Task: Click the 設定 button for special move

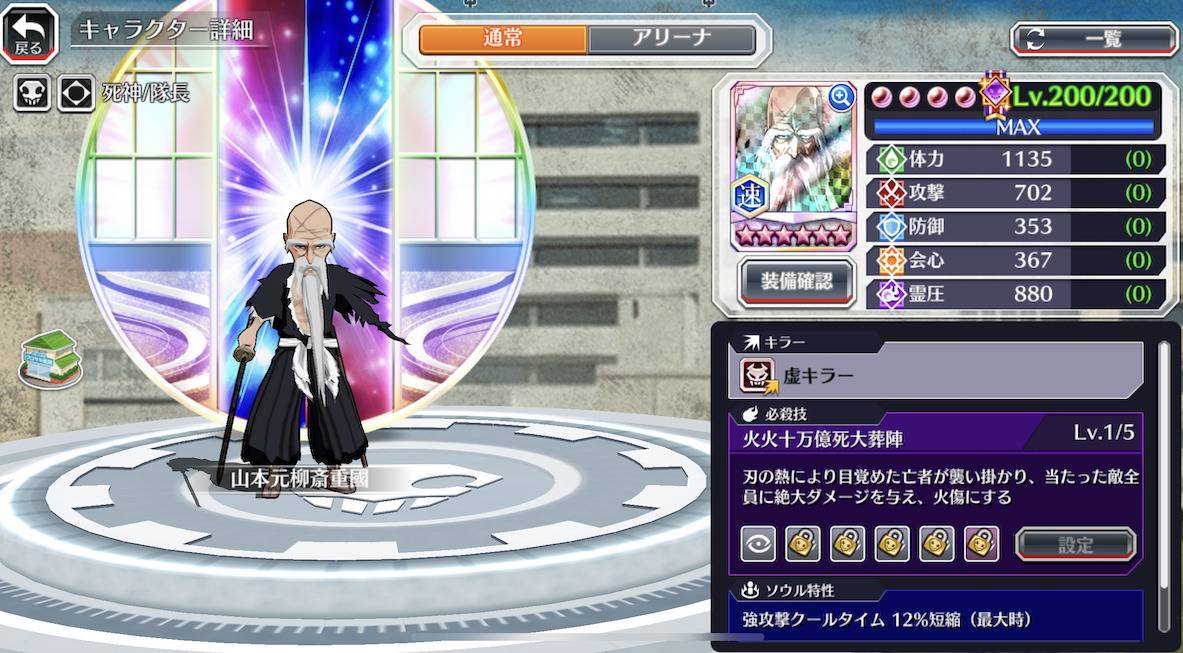Action: pyautogui.click(x=1075, y=544)
